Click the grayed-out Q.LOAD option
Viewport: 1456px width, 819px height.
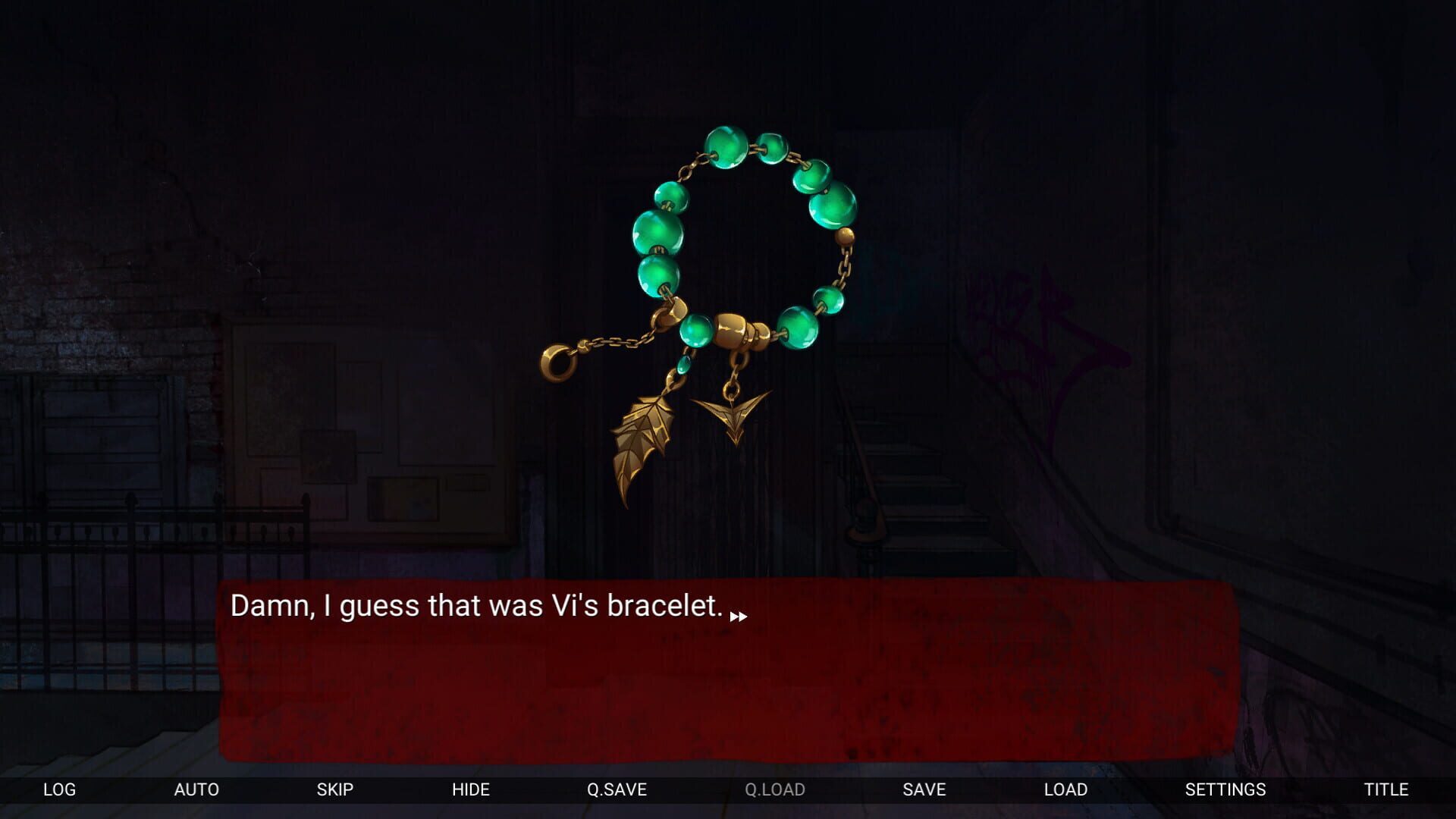coord(775,789)
